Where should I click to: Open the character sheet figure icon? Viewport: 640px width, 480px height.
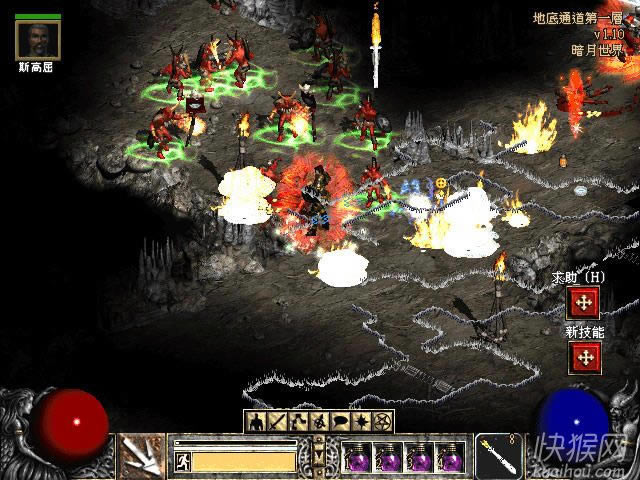point(256,422)
